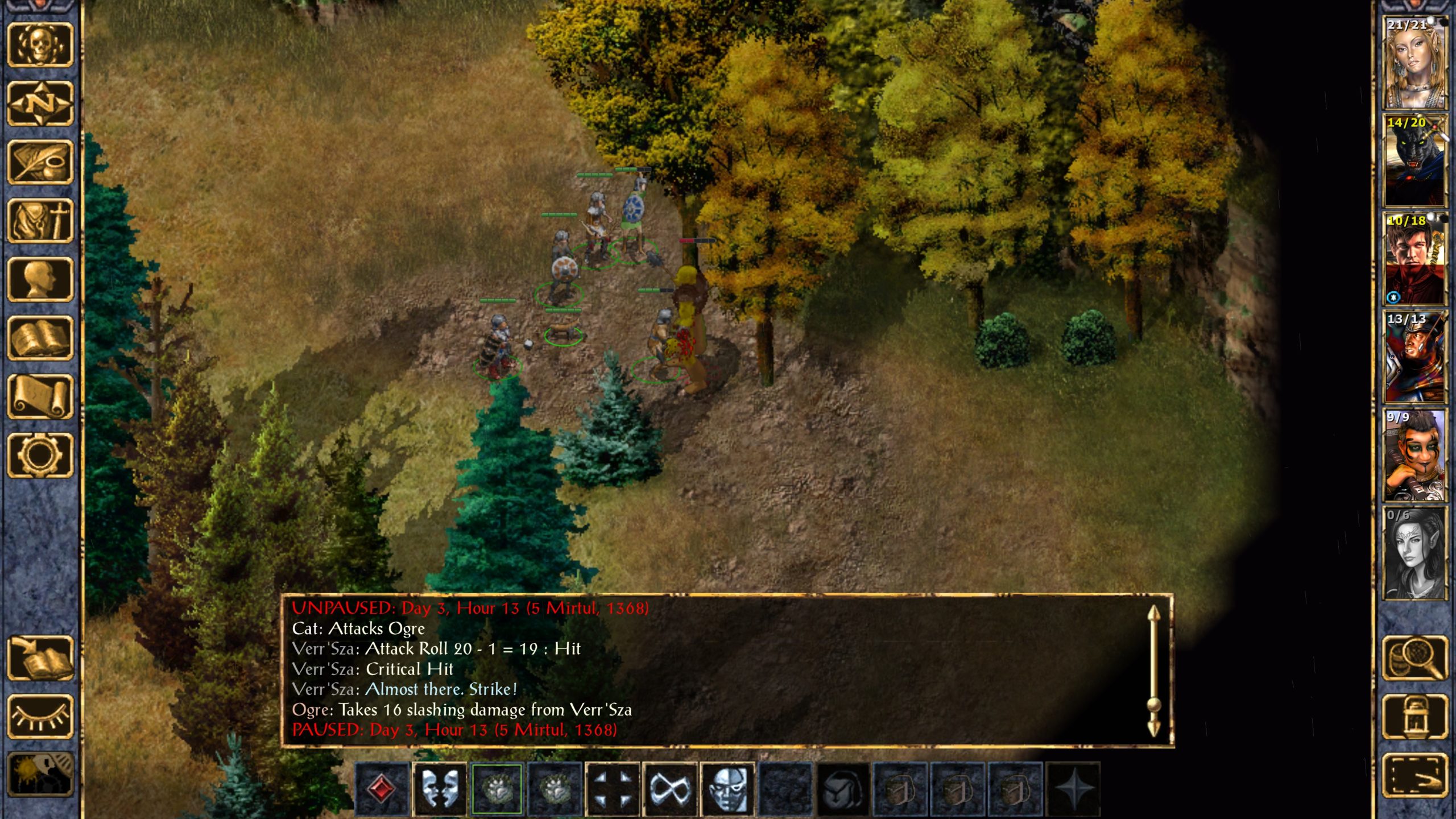Open the area map with the compass
Screen dimensions: 1456x819
(x=40, y=104)
